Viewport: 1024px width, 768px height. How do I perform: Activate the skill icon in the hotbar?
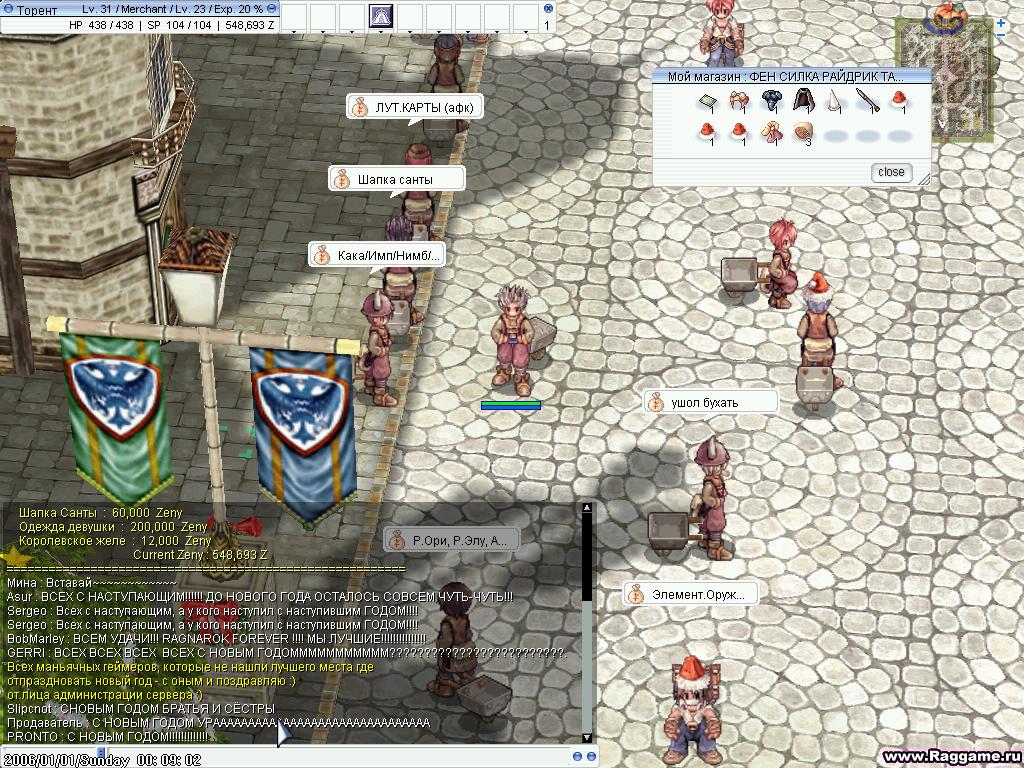pos(382,16)
